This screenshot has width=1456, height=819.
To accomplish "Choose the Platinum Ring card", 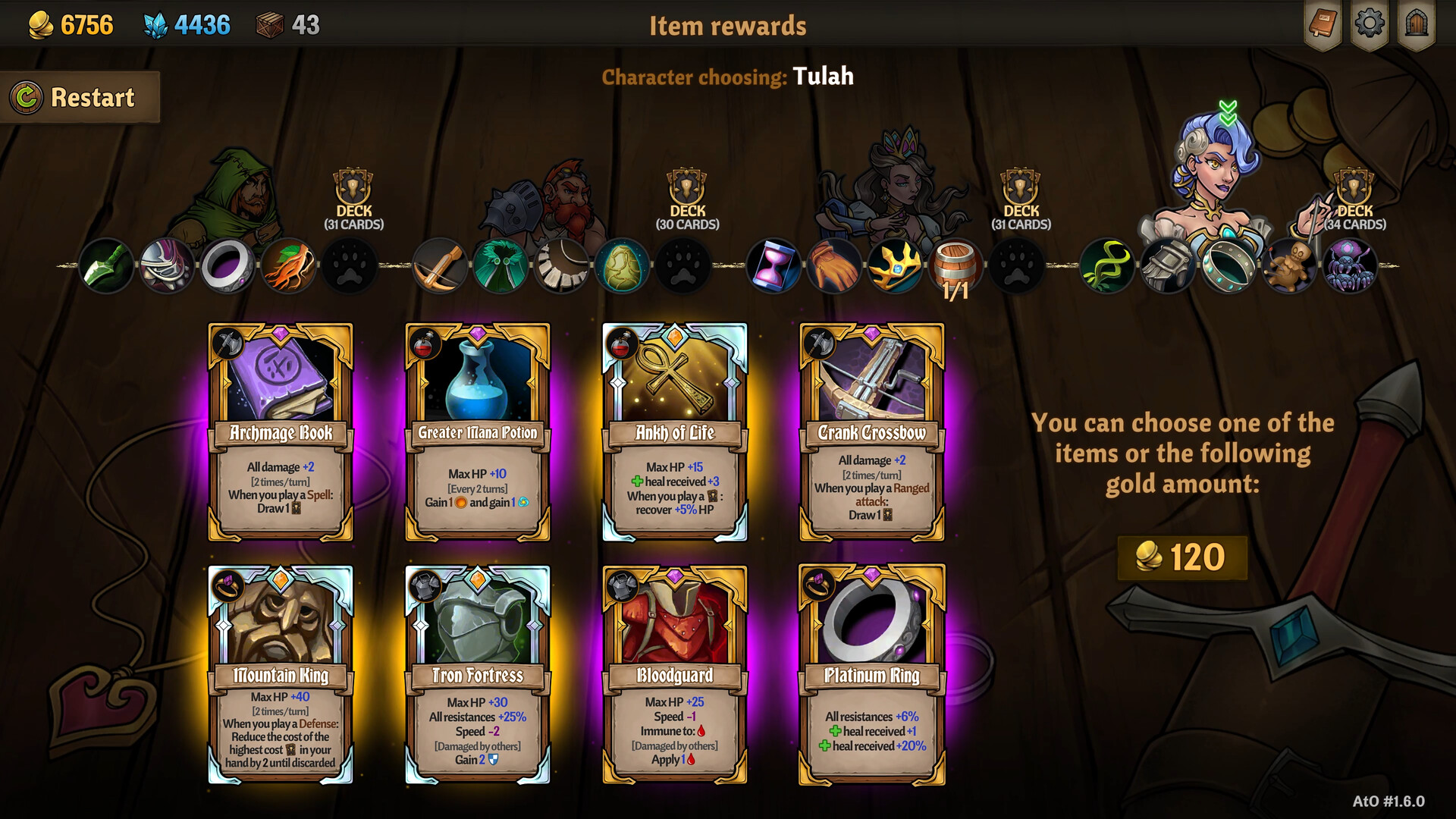I will point(872,674).
